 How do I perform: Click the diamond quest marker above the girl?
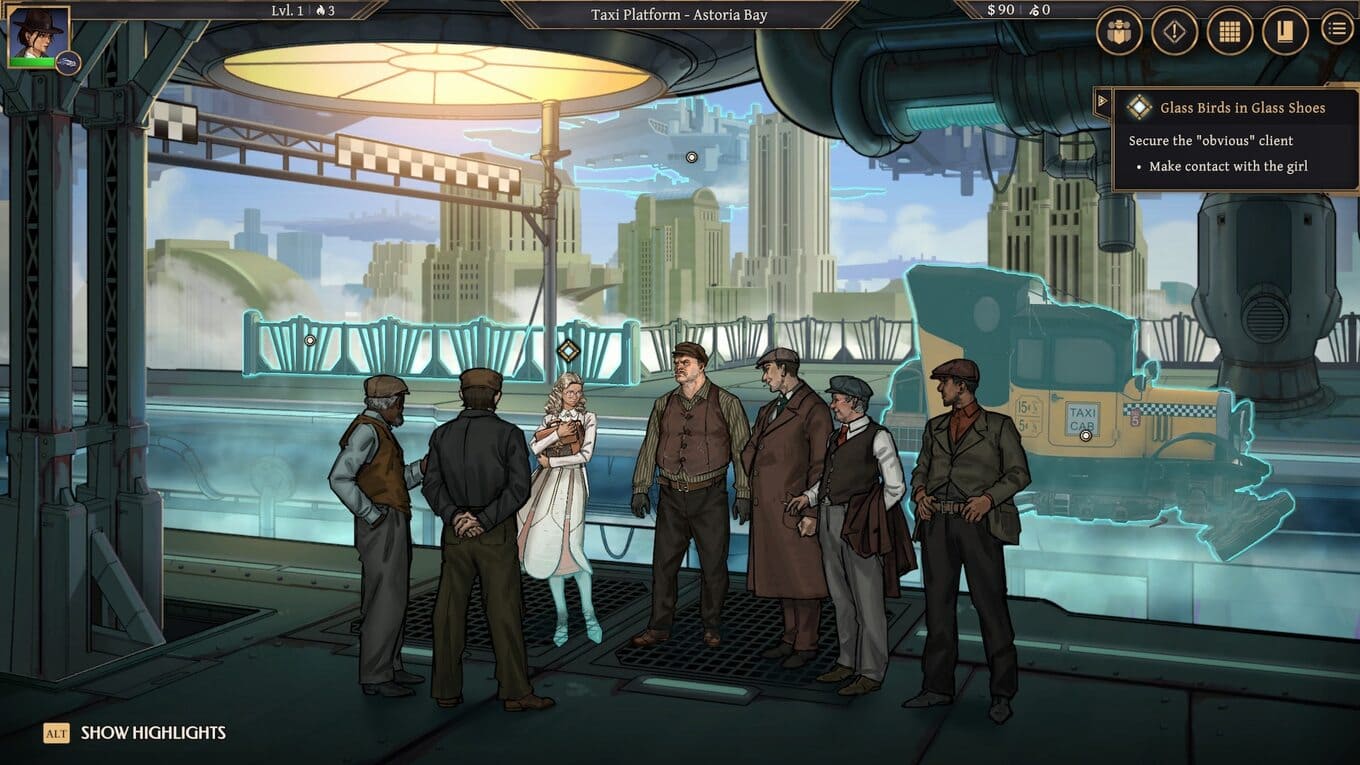[568, 351]
